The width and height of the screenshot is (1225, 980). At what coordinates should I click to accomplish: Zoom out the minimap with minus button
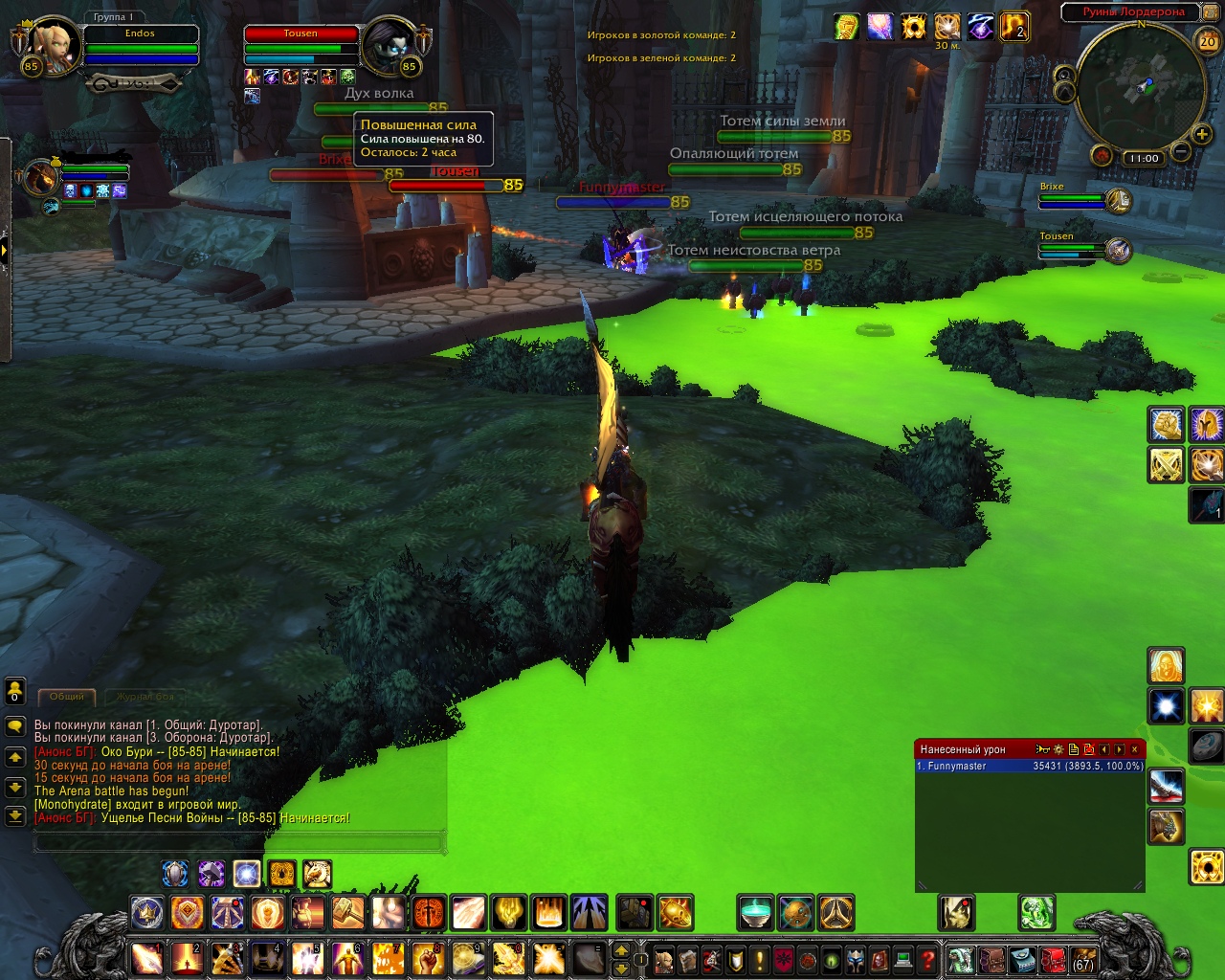1180,151
